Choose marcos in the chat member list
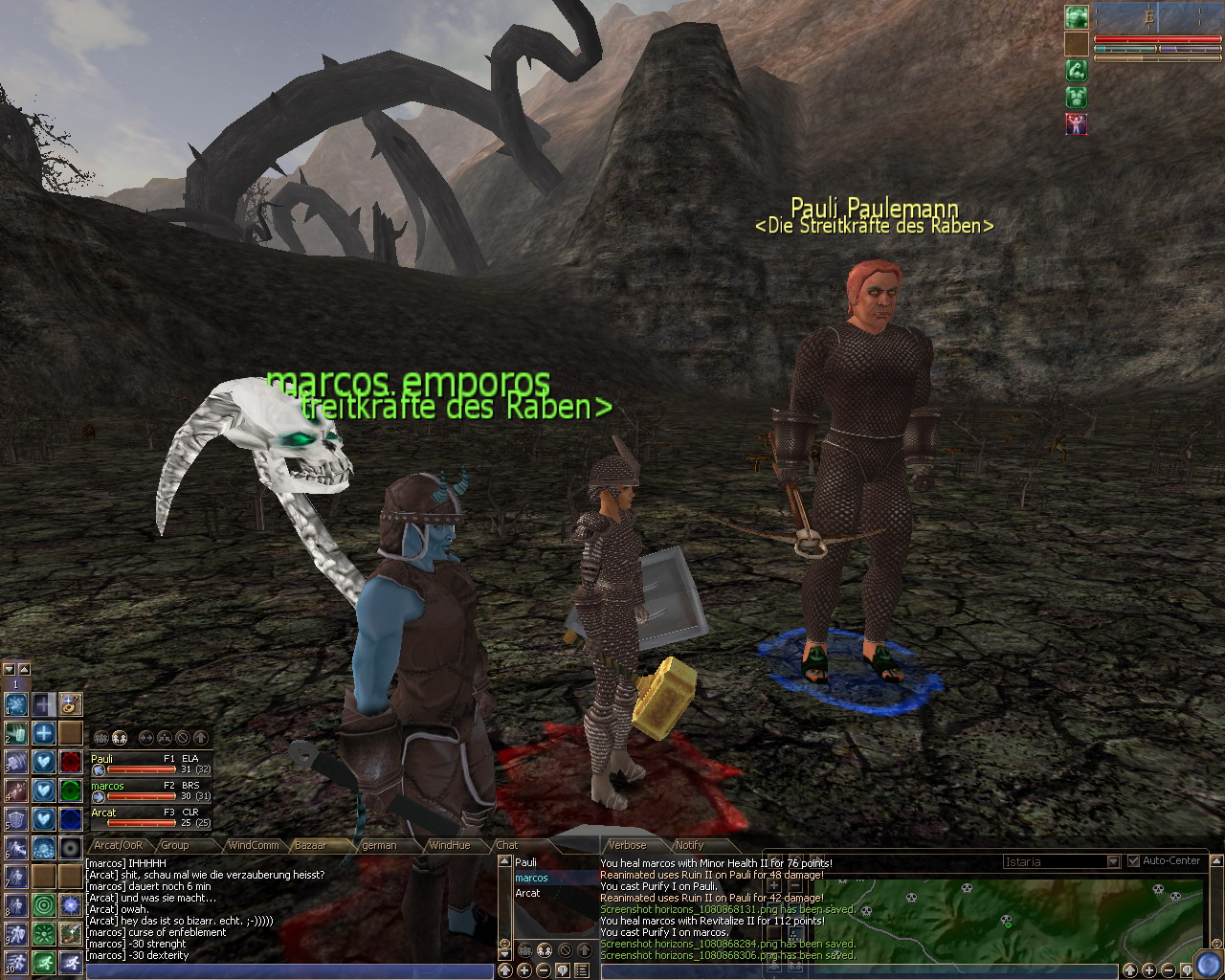This screenshot has height=980, width=1225. [x=532, y=878]
